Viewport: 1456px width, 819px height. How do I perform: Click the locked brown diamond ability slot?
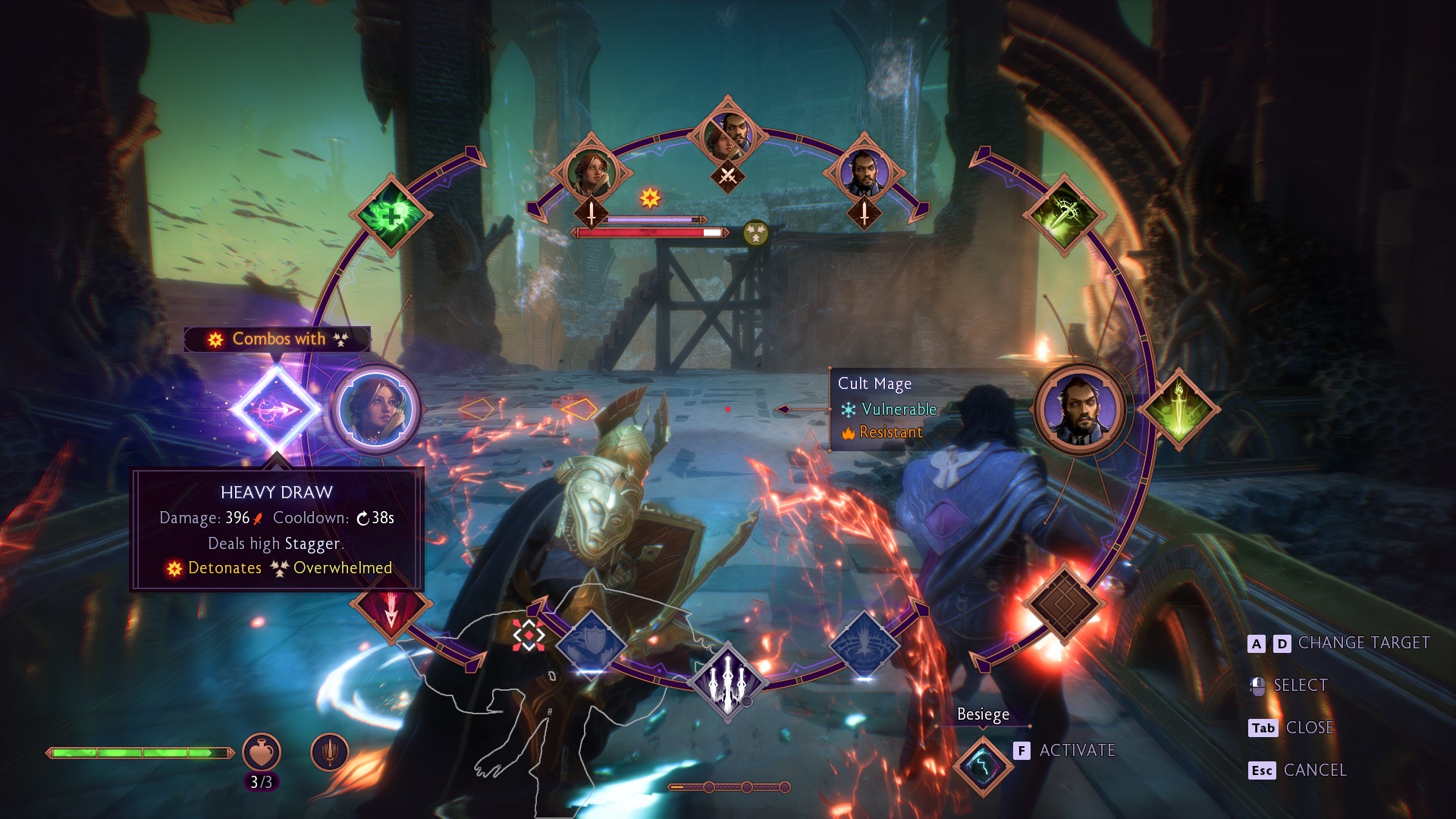coord(1063,604)
